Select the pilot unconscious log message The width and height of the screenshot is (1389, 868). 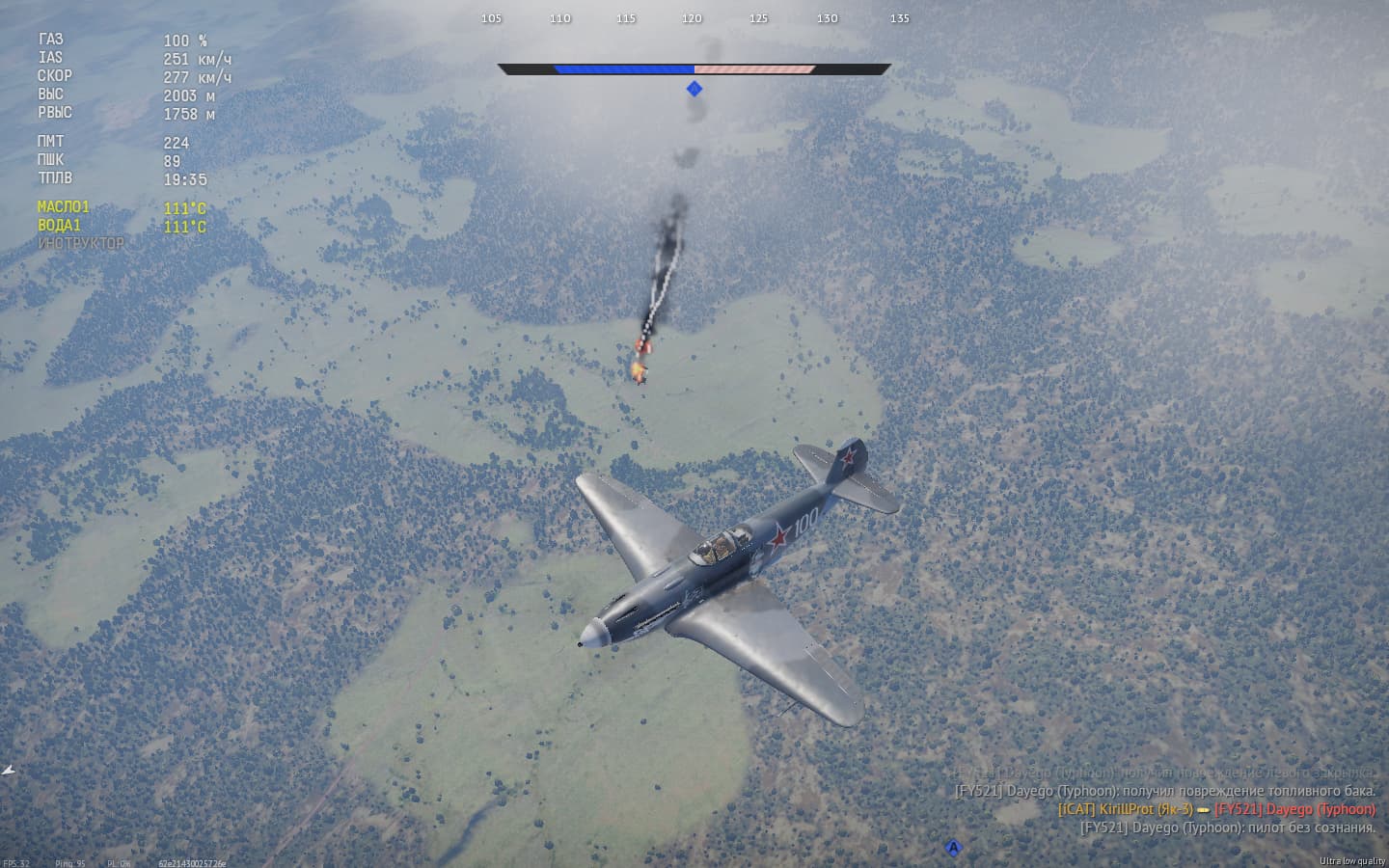click(x=1227, y=827)
